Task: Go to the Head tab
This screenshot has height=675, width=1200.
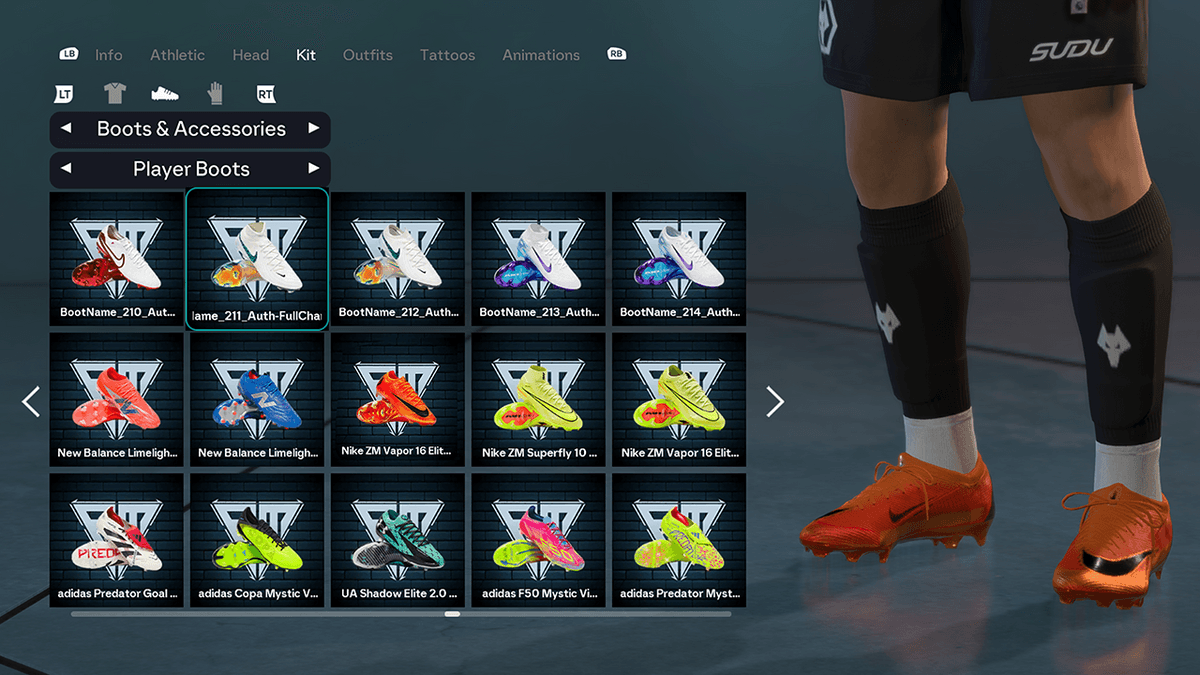Action: pos(250,55)
